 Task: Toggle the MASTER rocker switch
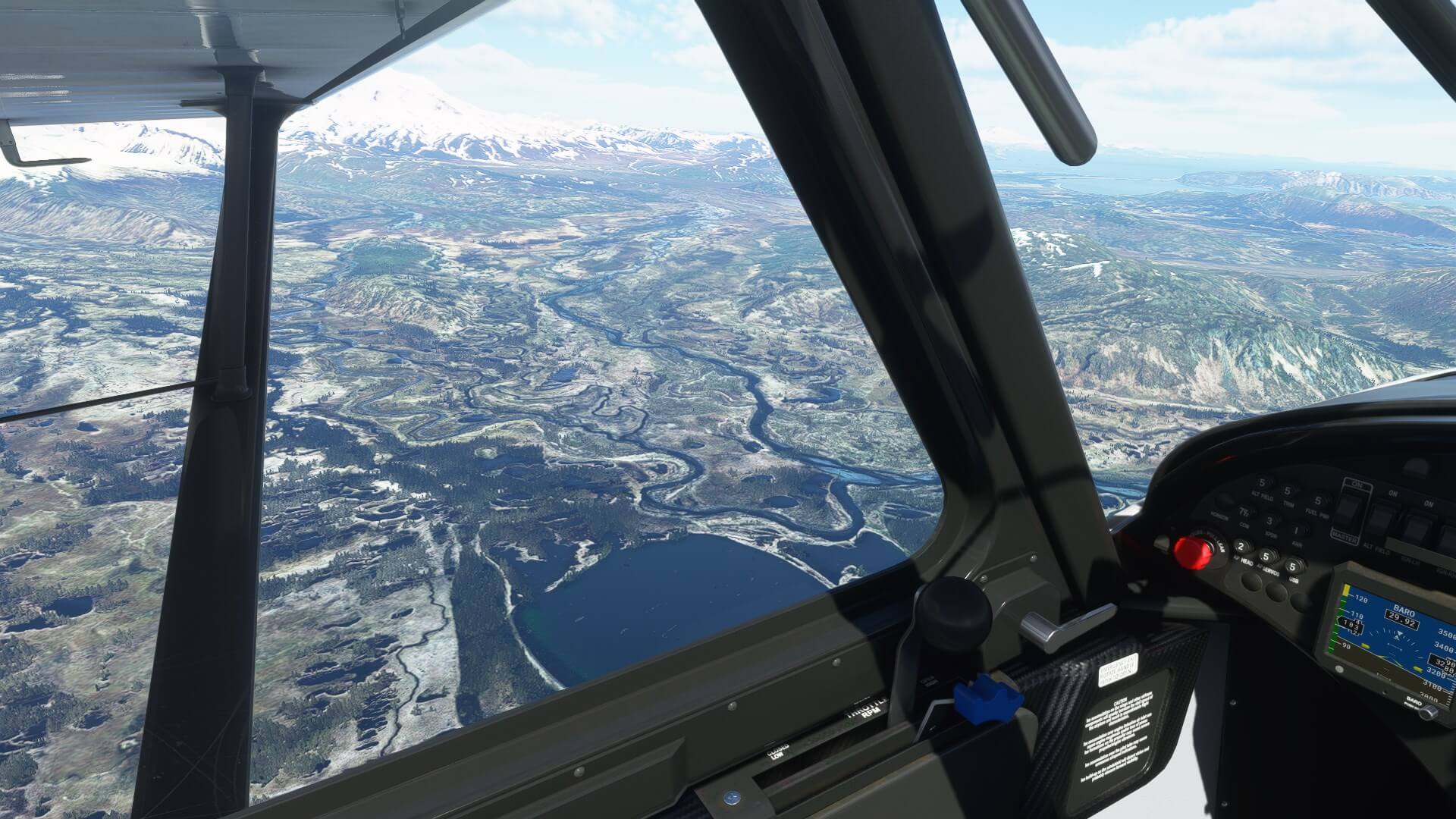1348,509
